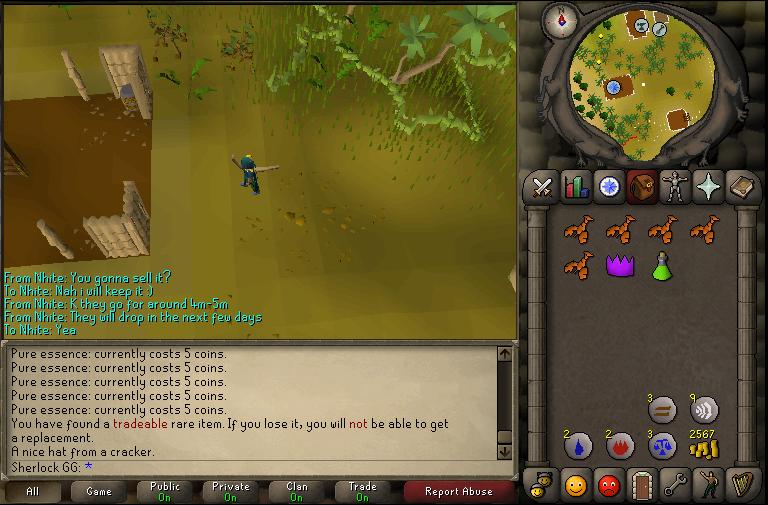Switch to the Magic spellbook tab

click(x=741, y=187)
